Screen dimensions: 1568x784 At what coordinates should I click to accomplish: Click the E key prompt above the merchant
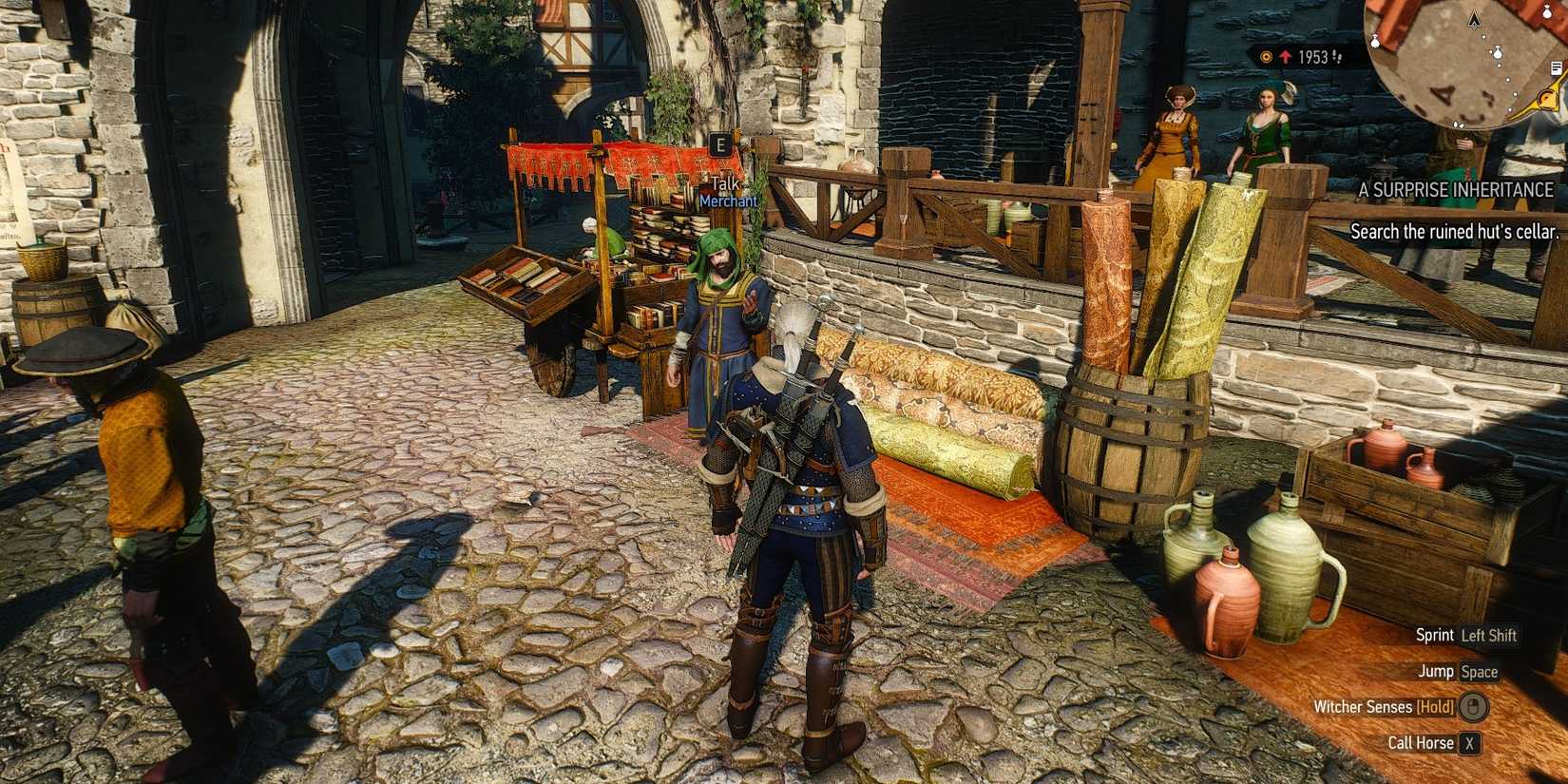click(x=721, y=144)
